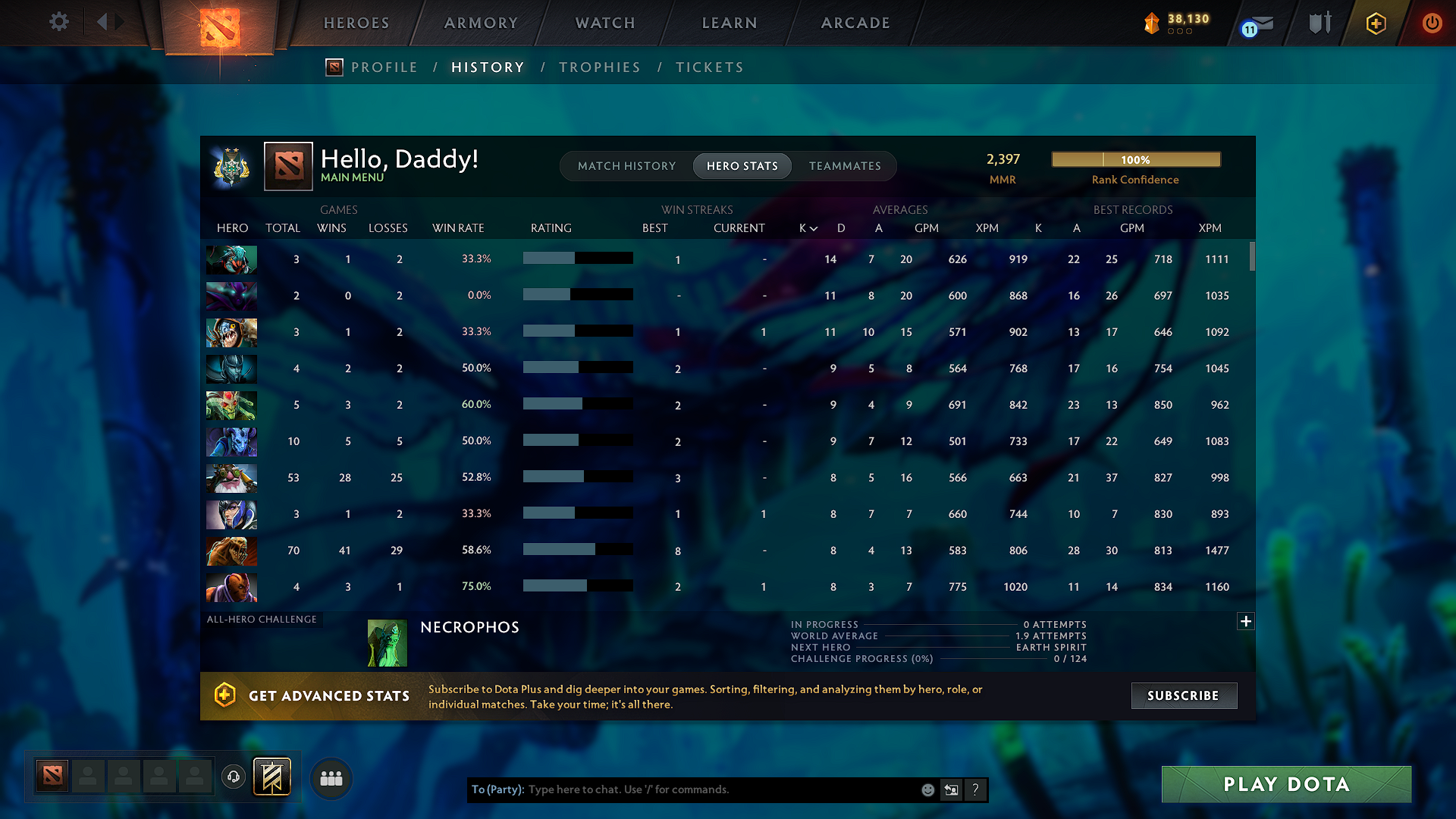Click the Rank Confidence progress bar
Image resolution: width=1456 pixels, height=819 pixels.
1136,159
